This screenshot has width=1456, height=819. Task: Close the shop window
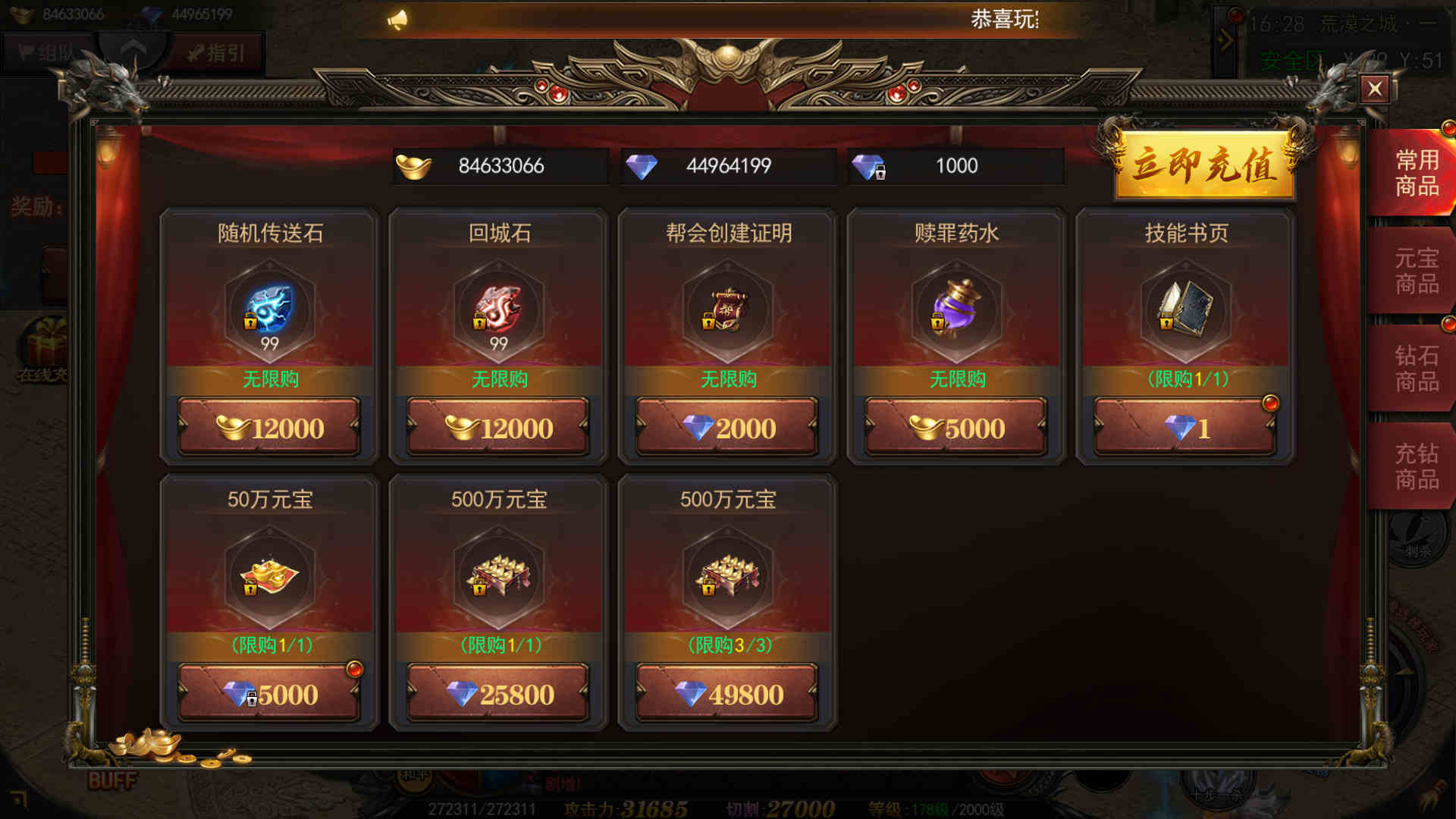pyautogui.click(x=1374, y=89)
